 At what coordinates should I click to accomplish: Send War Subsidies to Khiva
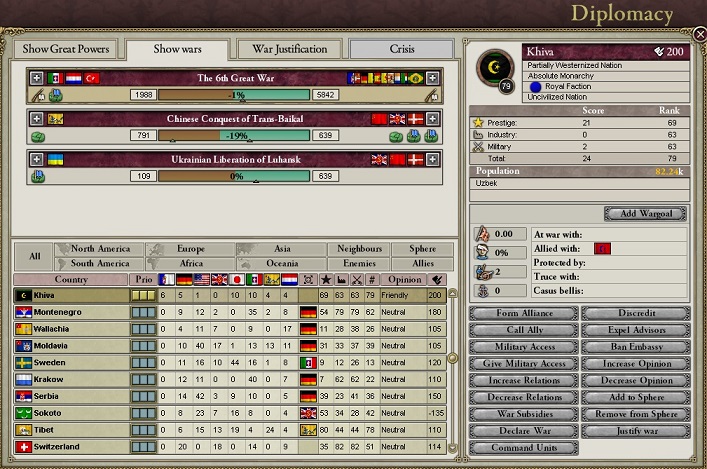[x=523, y=415]
